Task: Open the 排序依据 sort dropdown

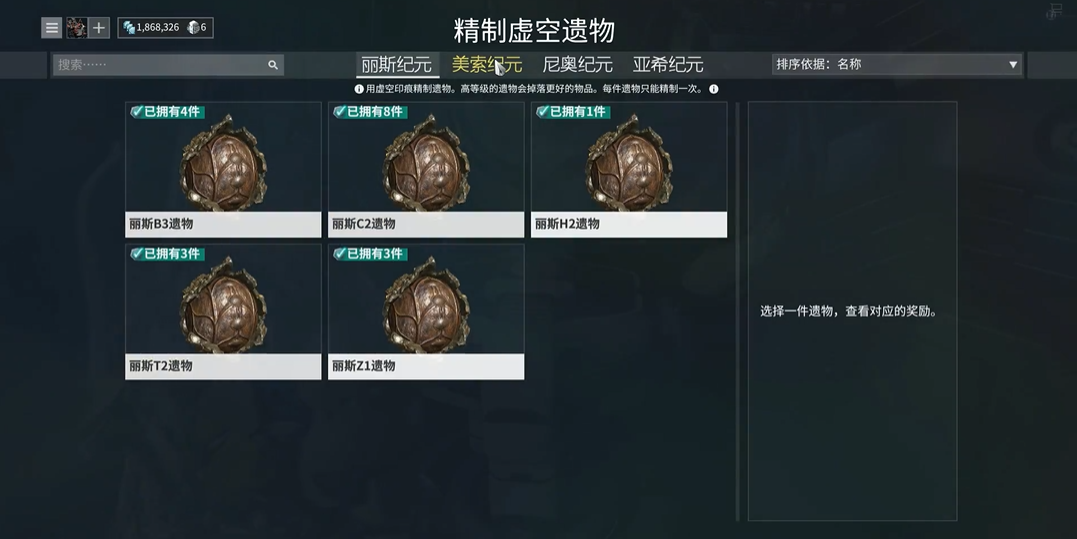Action: 896,65
